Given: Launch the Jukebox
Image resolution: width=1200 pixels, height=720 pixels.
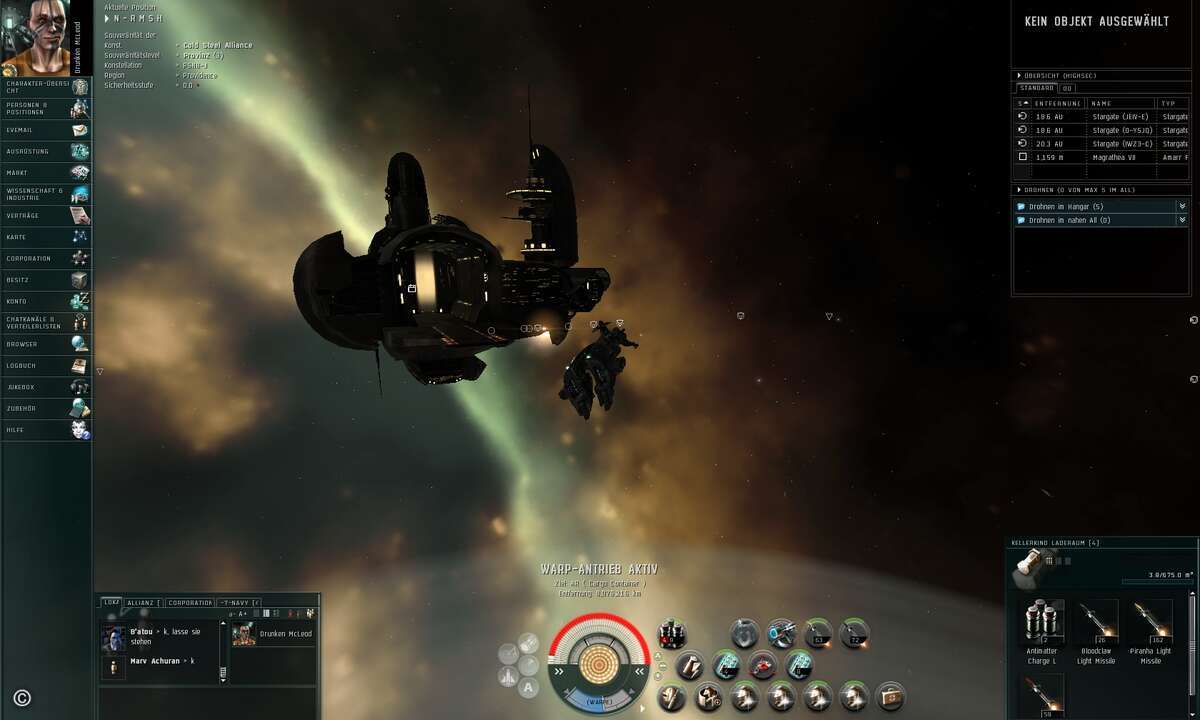Looking at the screenshot, I should [x=45, y=387].
